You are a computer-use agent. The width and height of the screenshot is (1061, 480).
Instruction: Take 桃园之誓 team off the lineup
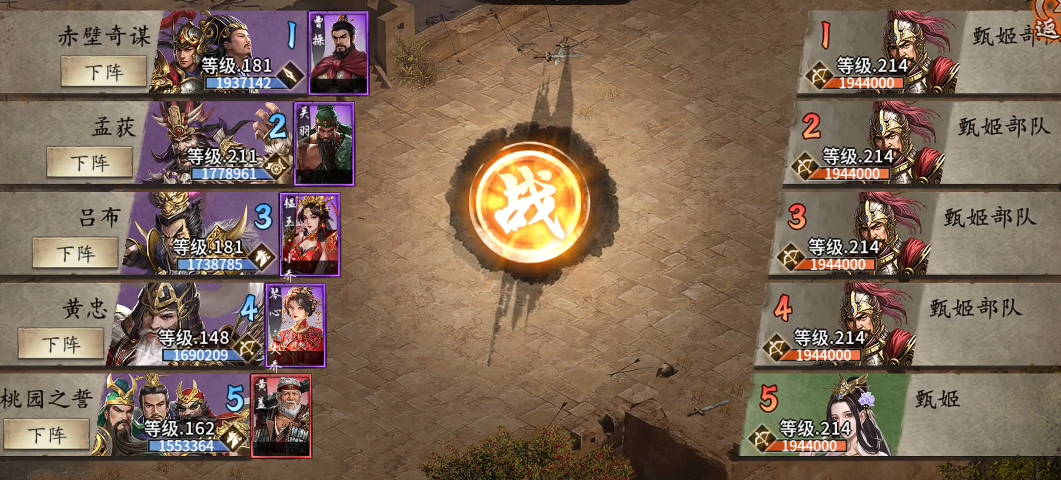click(x=47, y=434)
